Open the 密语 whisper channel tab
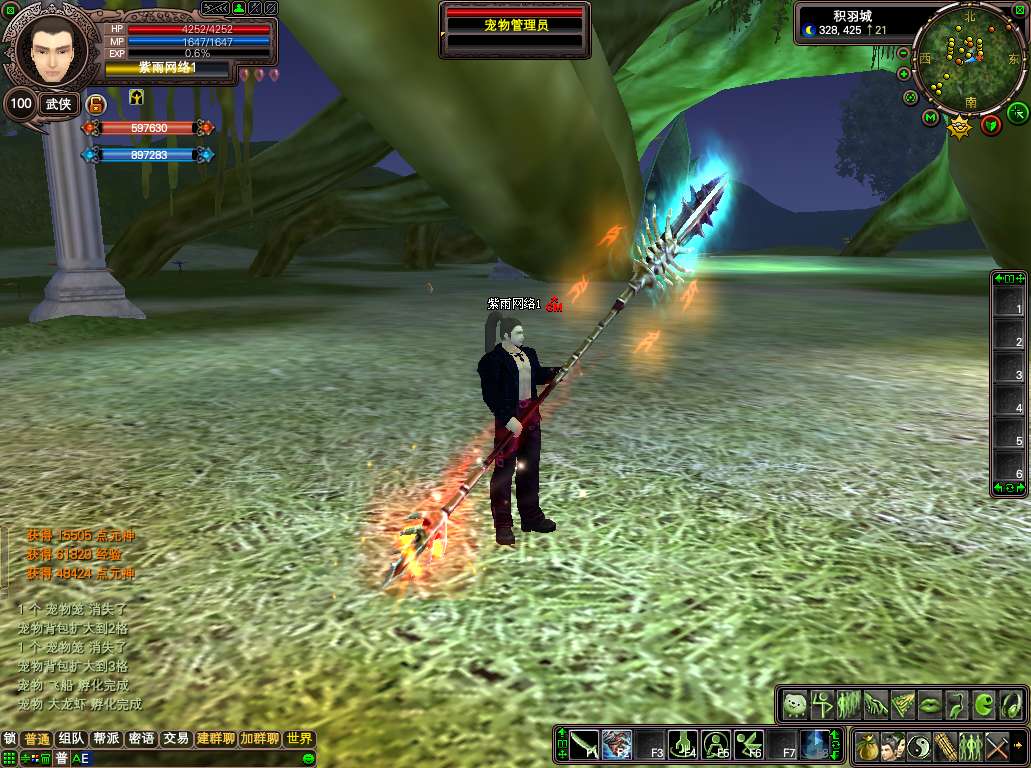Image resolution: width=1031 pixels, height=768 pixels. 141,739
